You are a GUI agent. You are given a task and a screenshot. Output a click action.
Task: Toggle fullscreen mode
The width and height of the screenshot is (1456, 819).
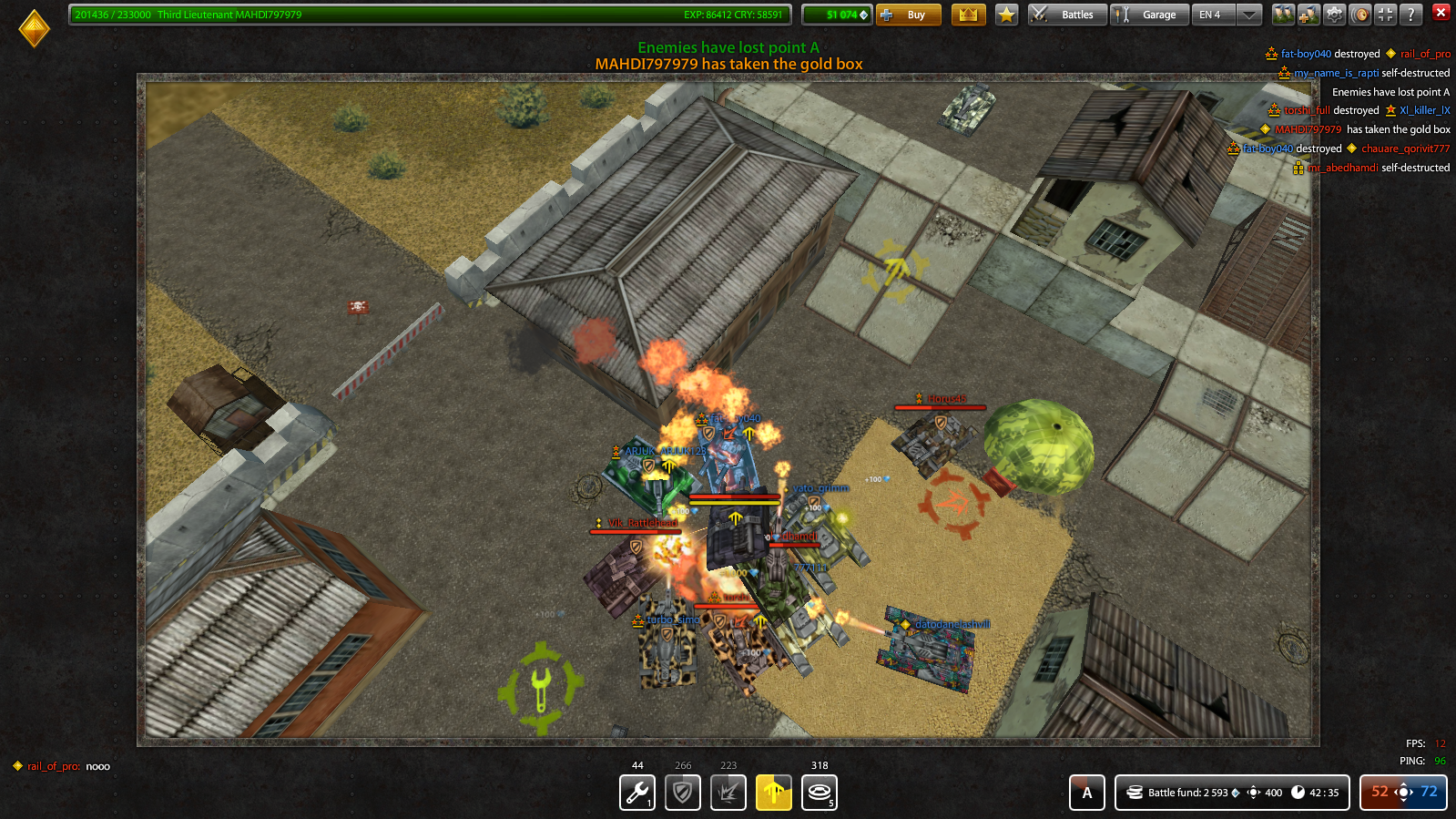coord(1385,14)
